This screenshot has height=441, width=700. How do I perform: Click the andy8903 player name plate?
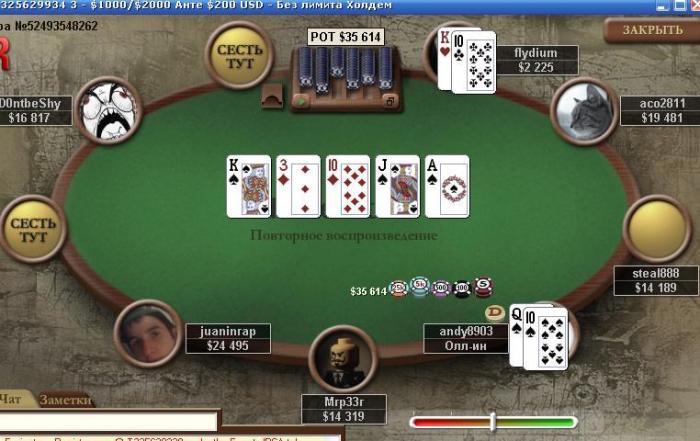click(466, 338)
